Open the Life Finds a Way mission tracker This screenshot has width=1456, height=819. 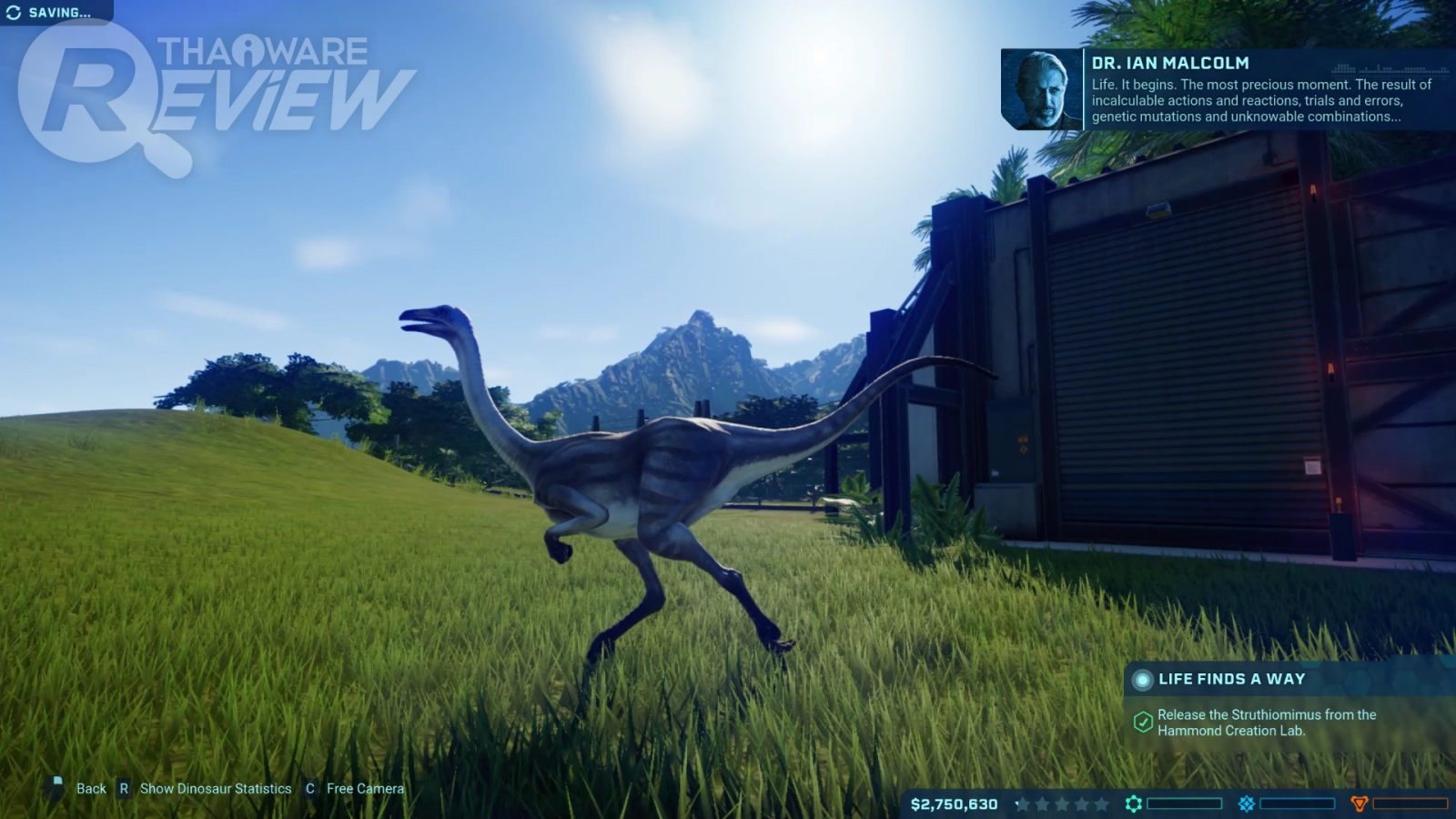coord(1230,679)
